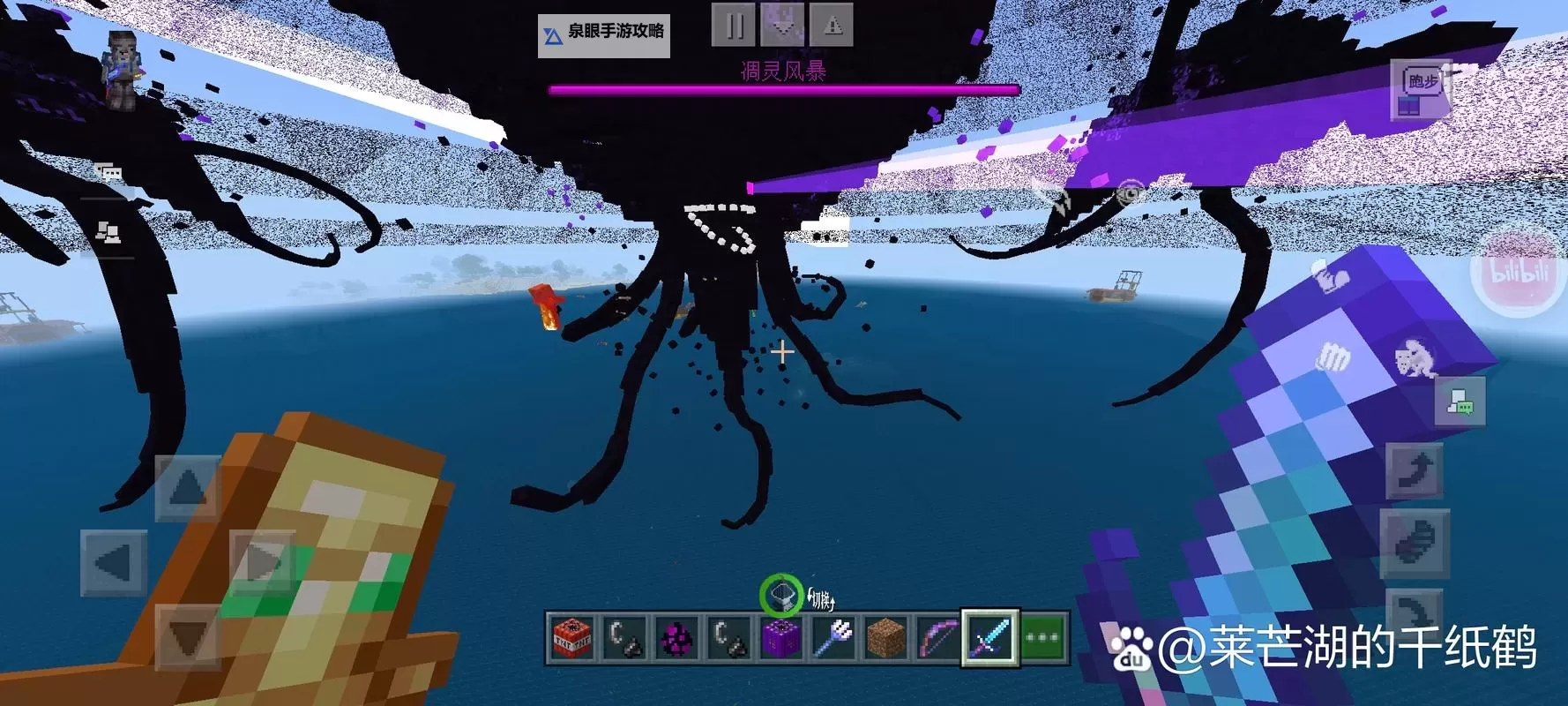Open the player chat icon on the right

pyautogui.click(x=1460, y=402)
